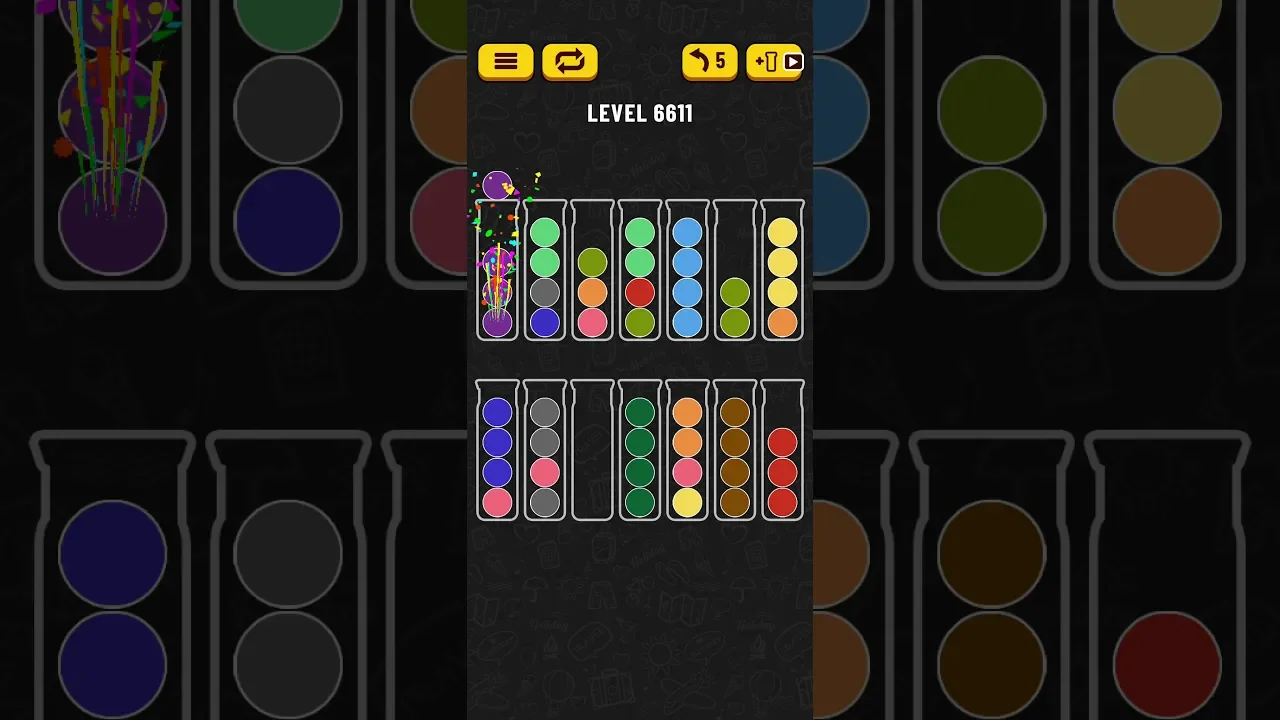Screen dimensions: 1280x720
Task: Choose the tube with three gray balls
Action: click(545, 450)
